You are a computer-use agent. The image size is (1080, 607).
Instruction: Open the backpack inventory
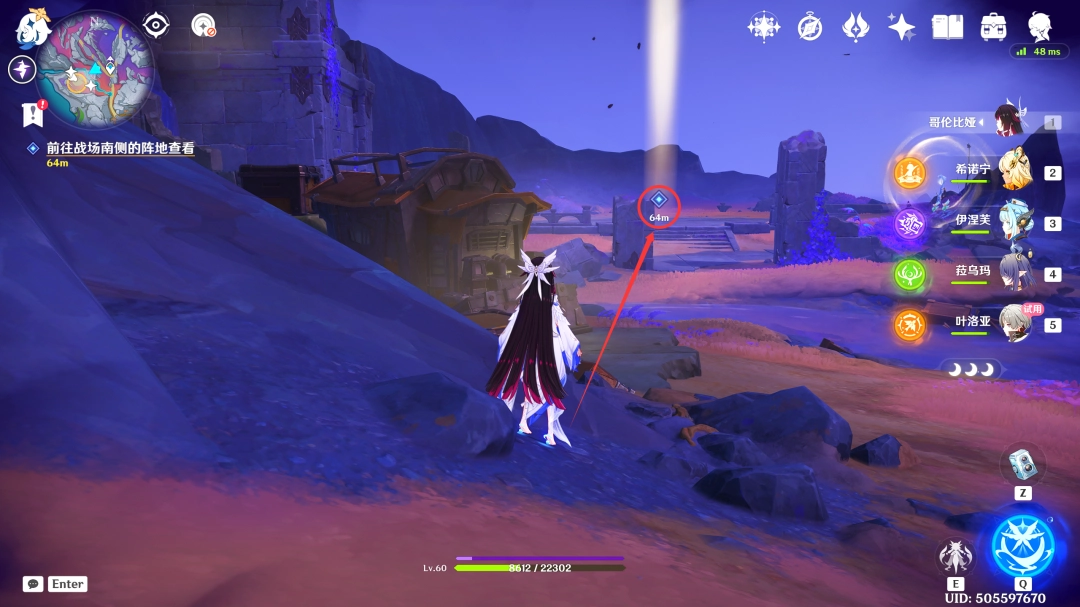pos(993,27)
